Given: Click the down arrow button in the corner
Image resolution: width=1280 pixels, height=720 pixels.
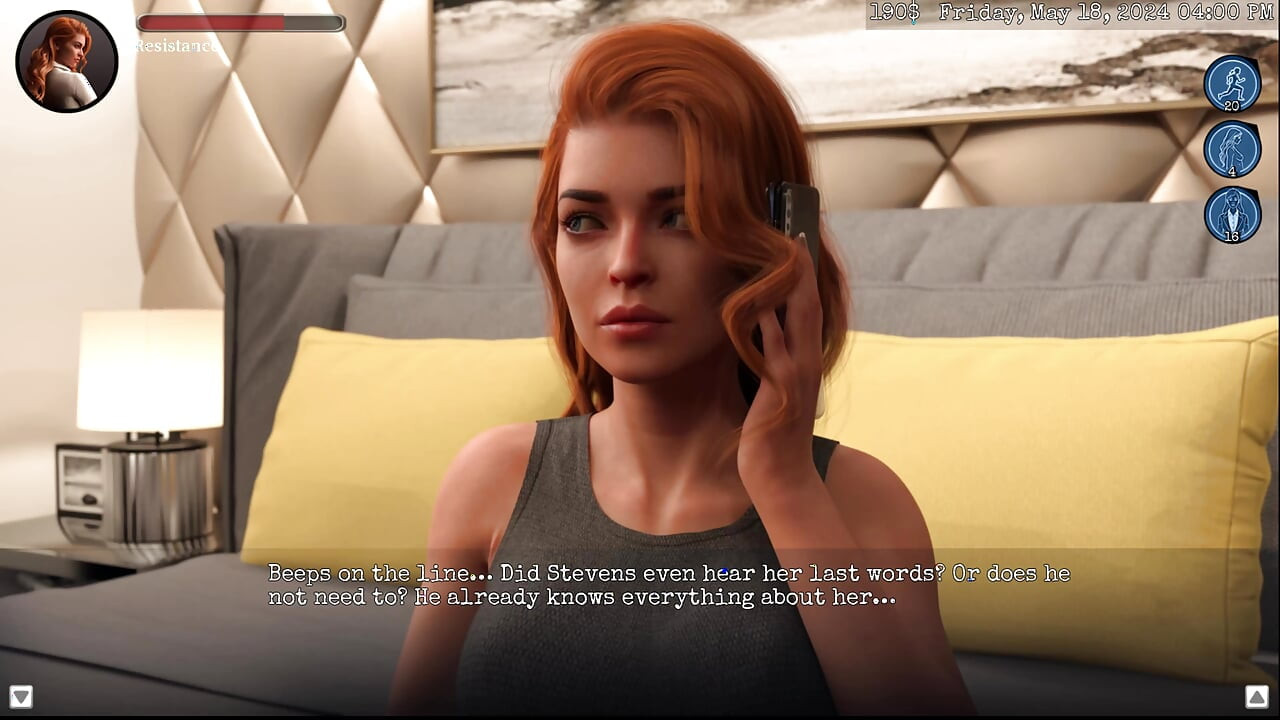Looking at the screenshot, I should coord(21,696).
